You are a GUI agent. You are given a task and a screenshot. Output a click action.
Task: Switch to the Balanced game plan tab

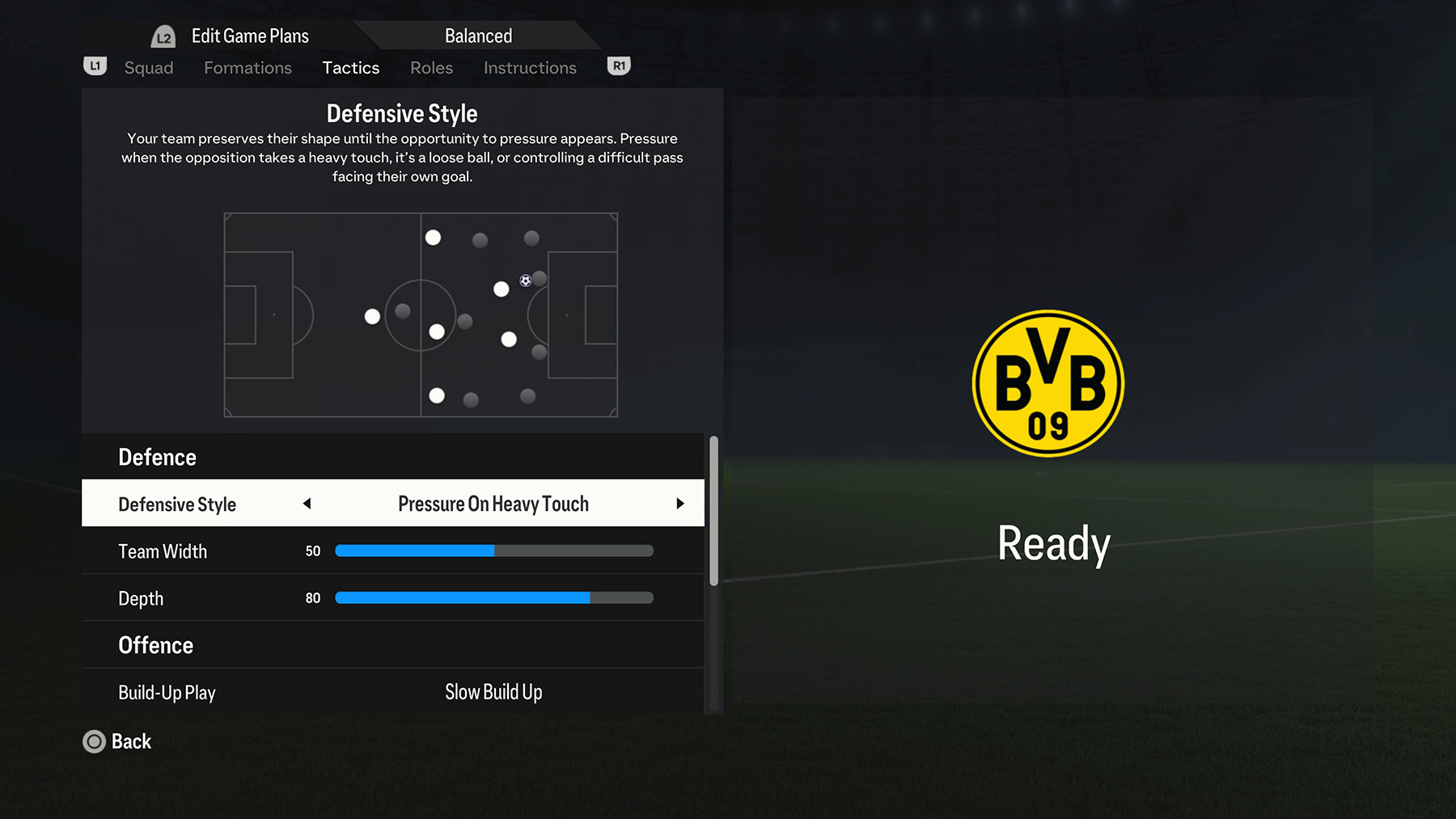point(478,35)
